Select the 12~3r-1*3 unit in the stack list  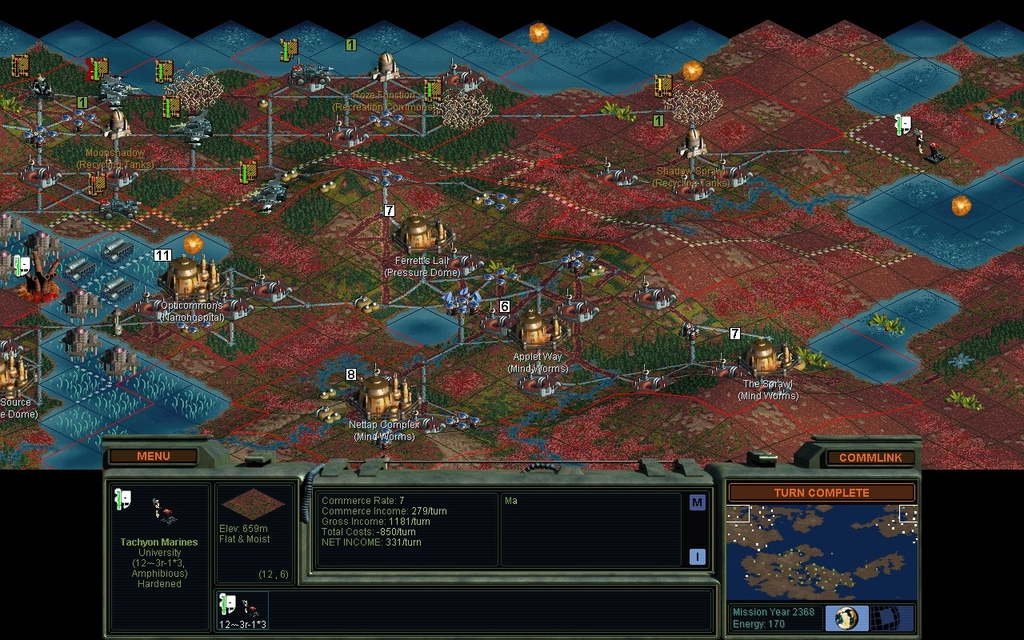click(242, 611)
